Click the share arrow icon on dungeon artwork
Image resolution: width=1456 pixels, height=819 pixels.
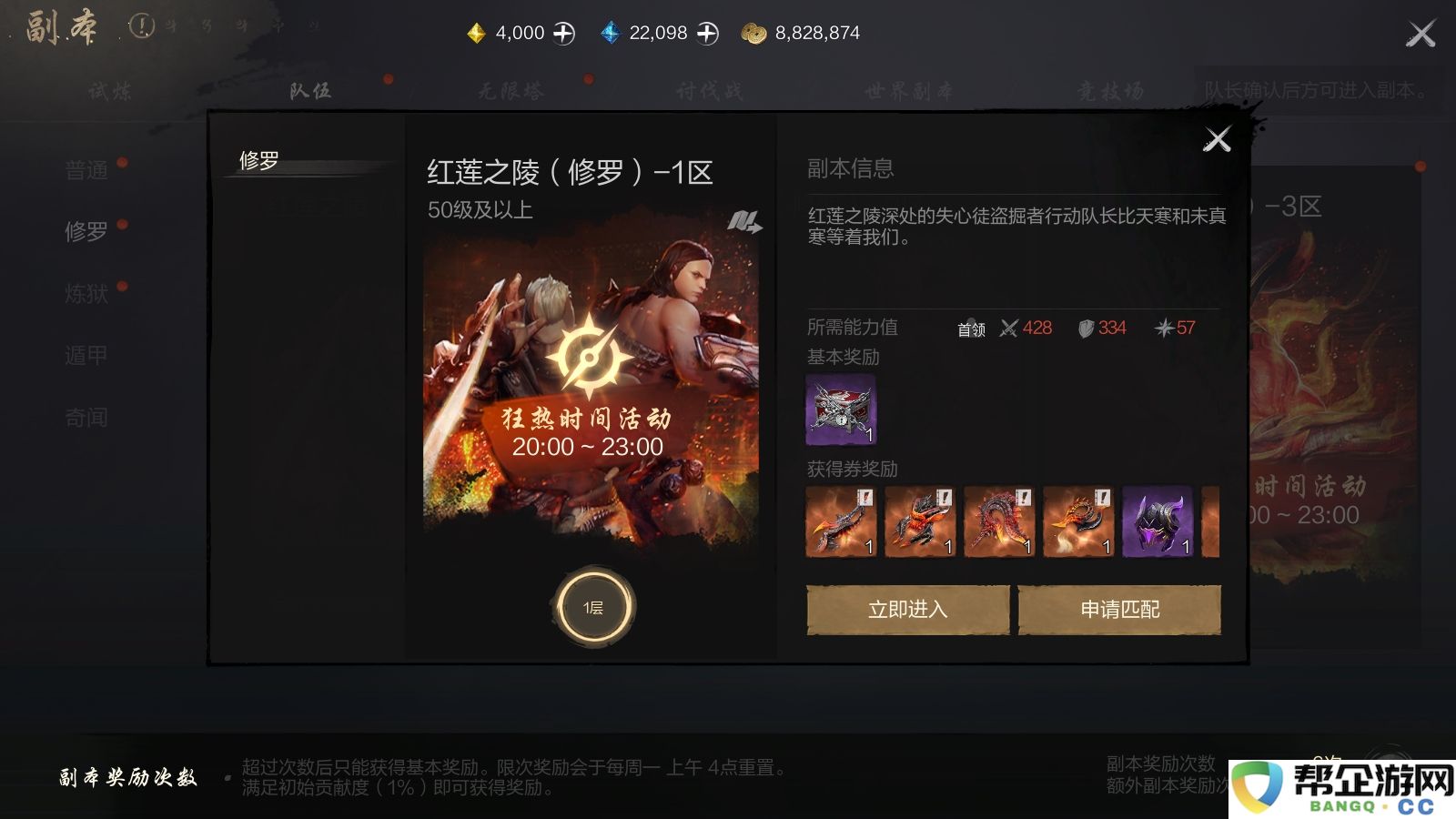[746, 221]
